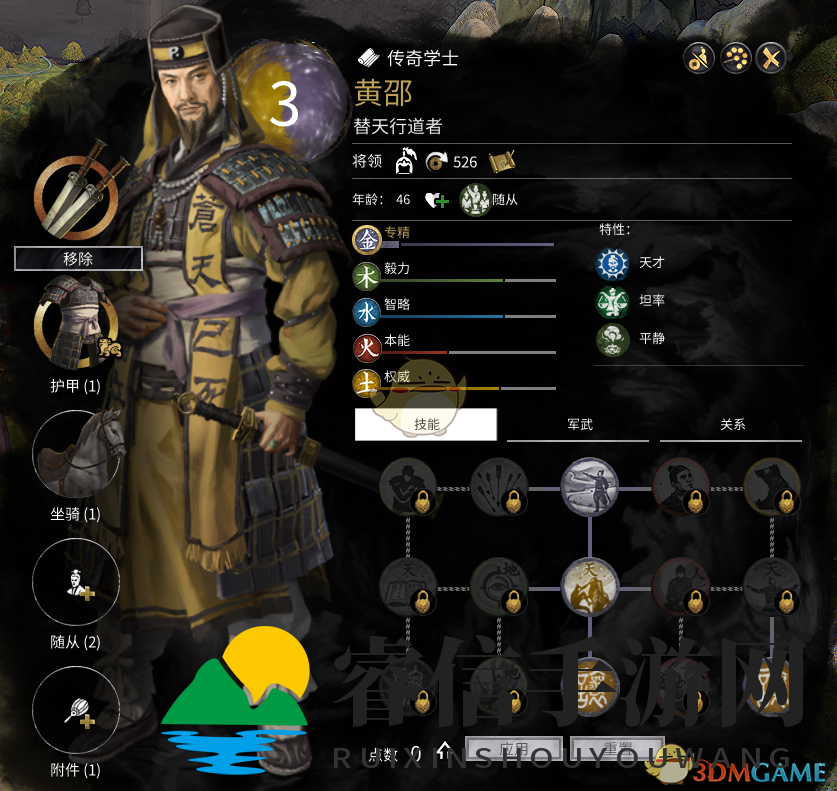837x791 pixels.
Task: Click the golden scroll icon next to 526
Action: [502, 160]
